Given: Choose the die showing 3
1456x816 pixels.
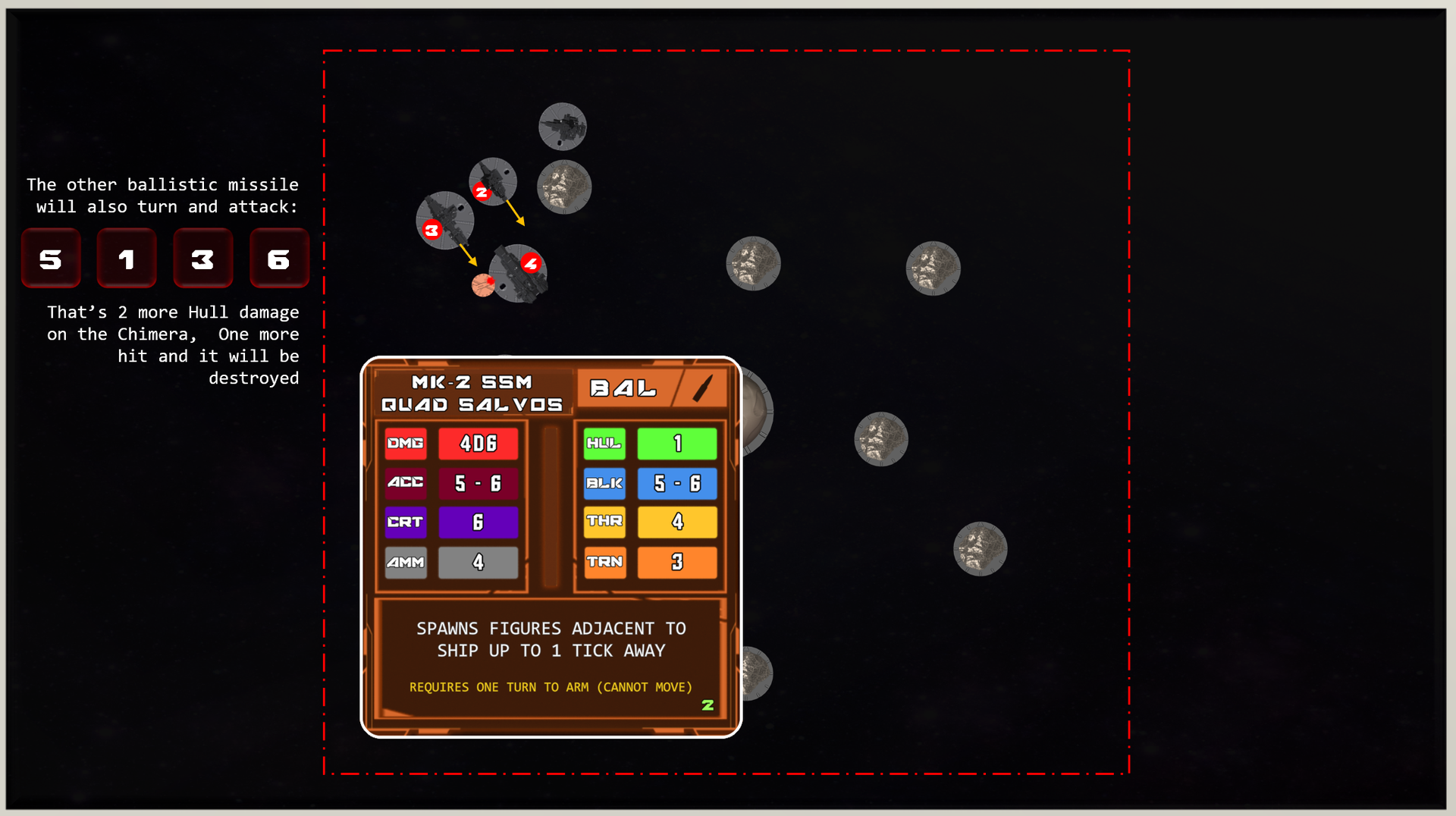Looking at the screenshot, I should [202, 259].
